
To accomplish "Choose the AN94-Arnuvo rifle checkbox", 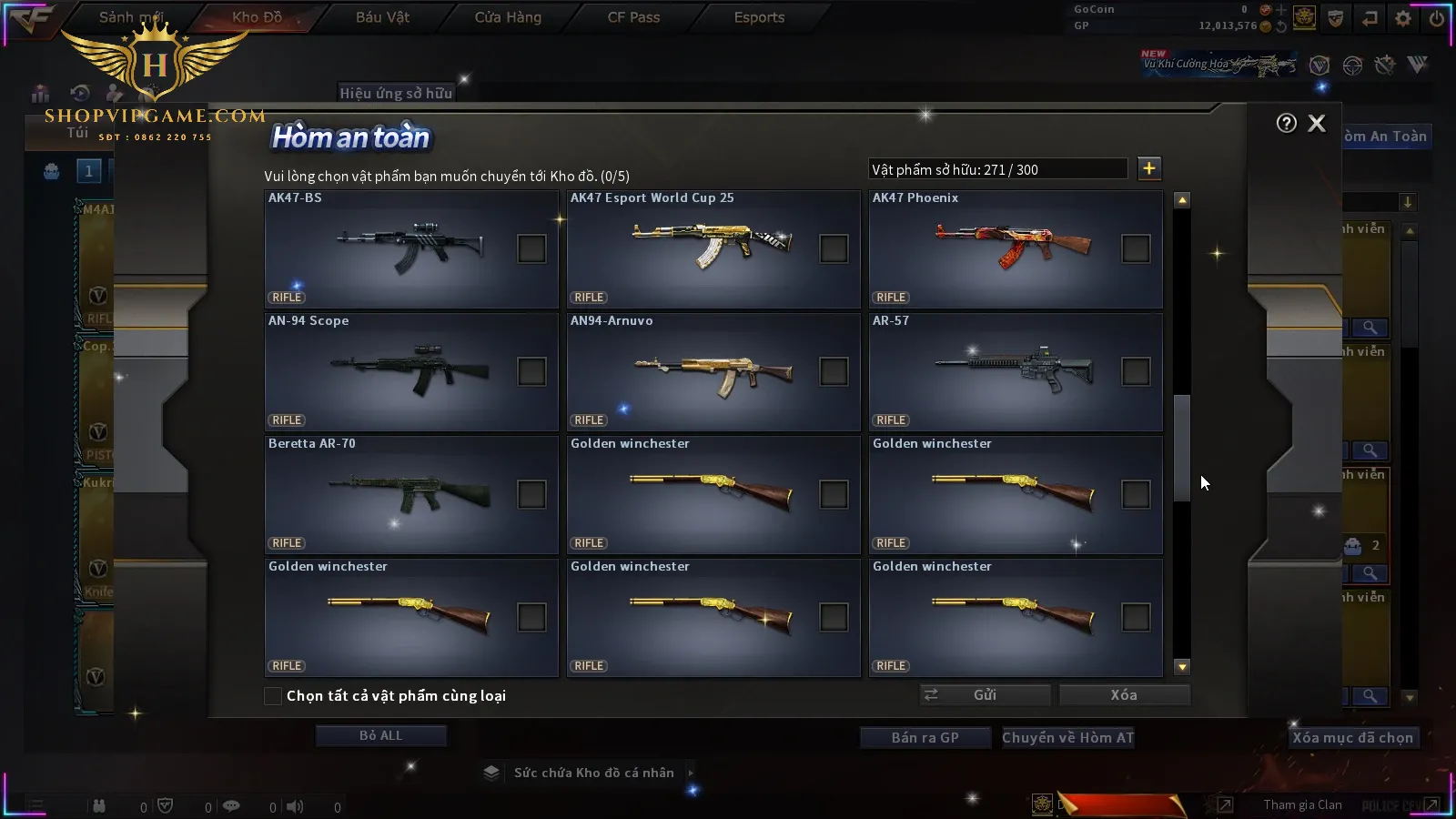I will tap(834, 371).
